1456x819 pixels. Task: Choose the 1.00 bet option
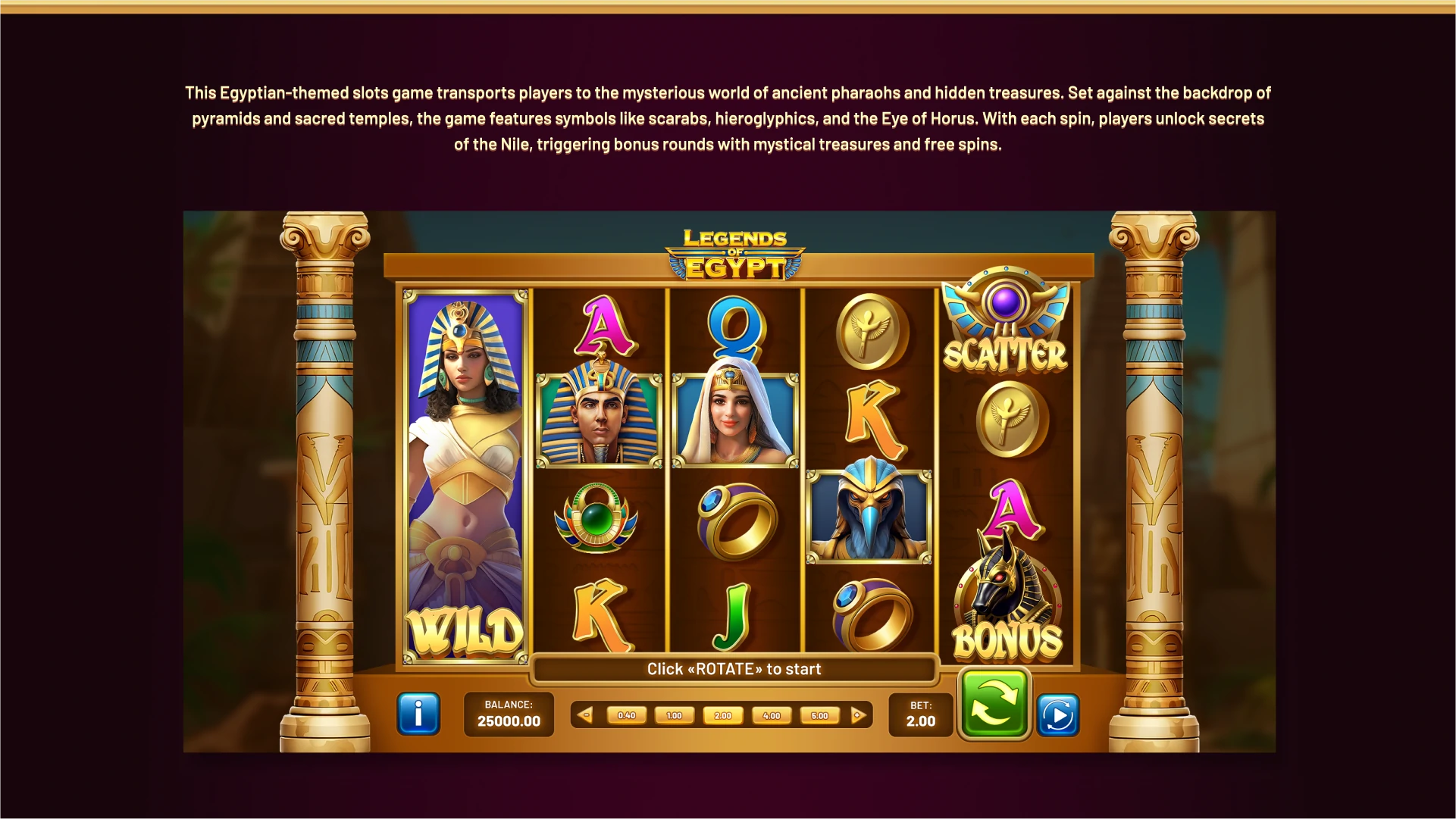pos(675,714)
